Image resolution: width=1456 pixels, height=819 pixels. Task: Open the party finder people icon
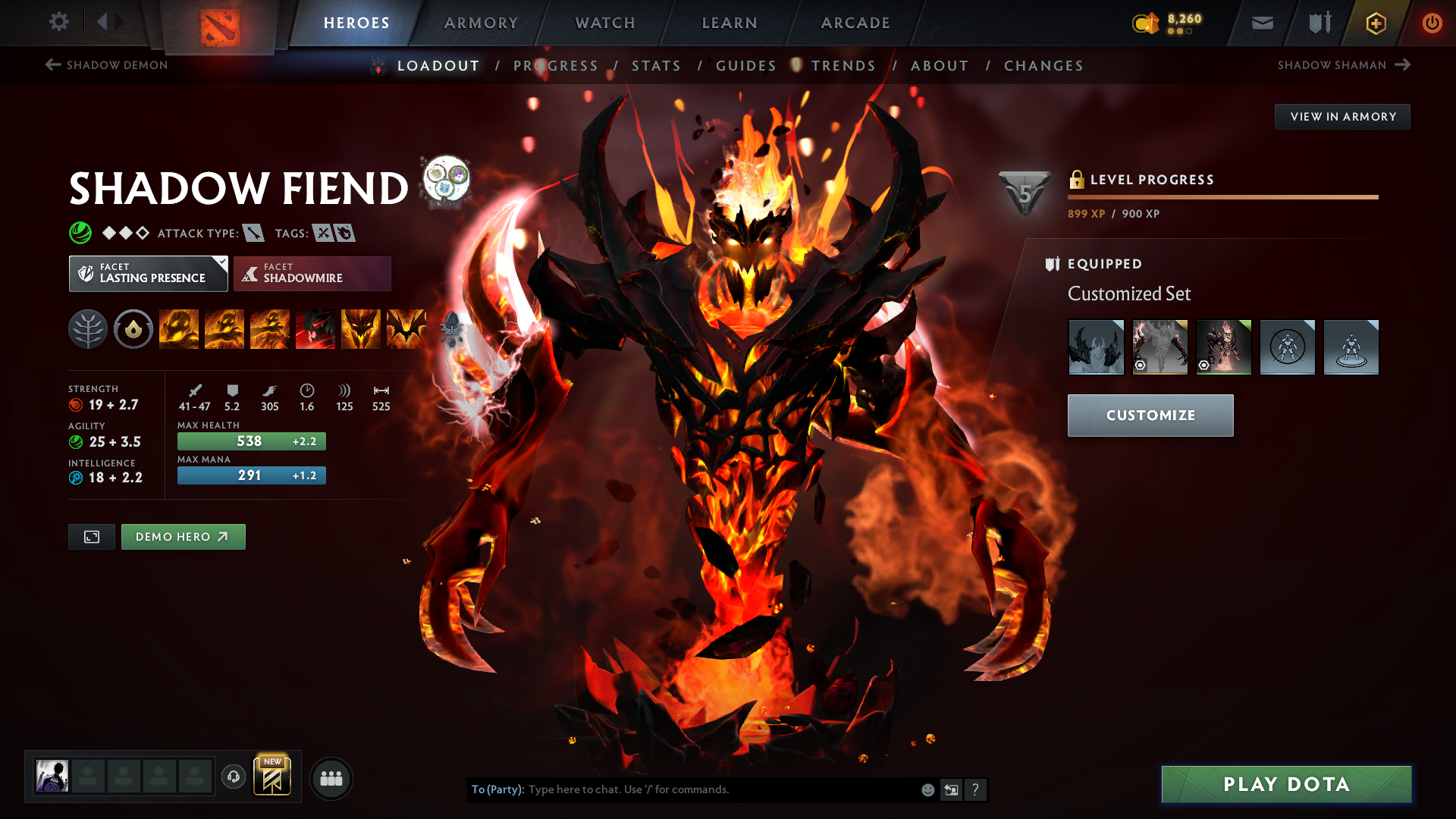(331, 778)
